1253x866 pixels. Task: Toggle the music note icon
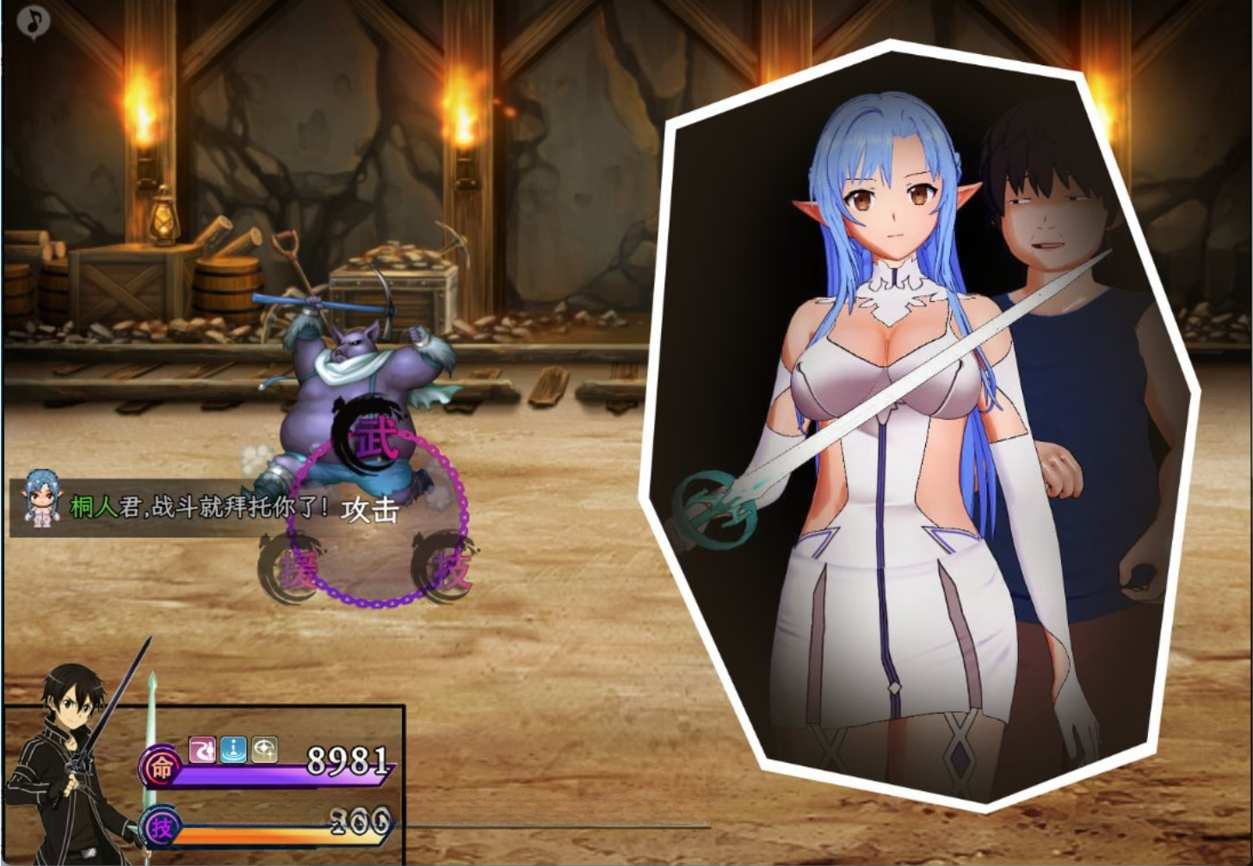click(33, 21)
